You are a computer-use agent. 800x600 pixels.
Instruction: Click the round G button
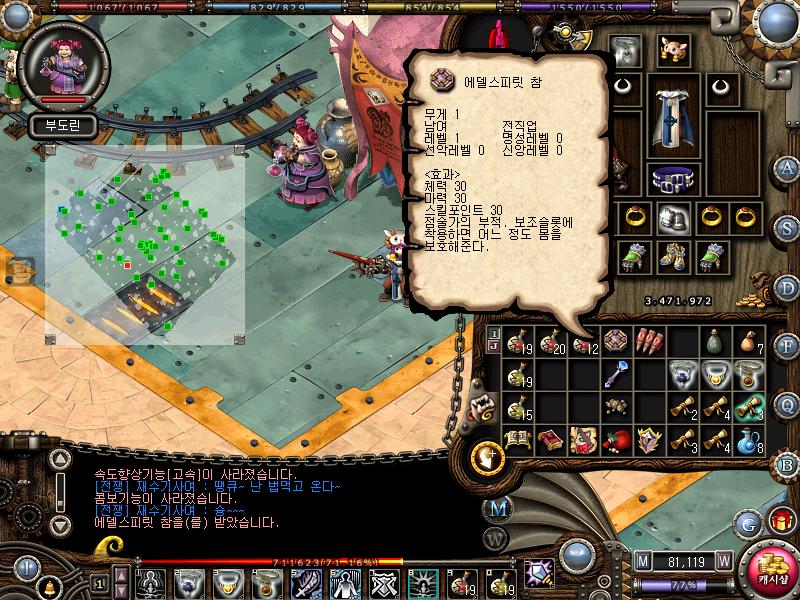click(749, 523)
